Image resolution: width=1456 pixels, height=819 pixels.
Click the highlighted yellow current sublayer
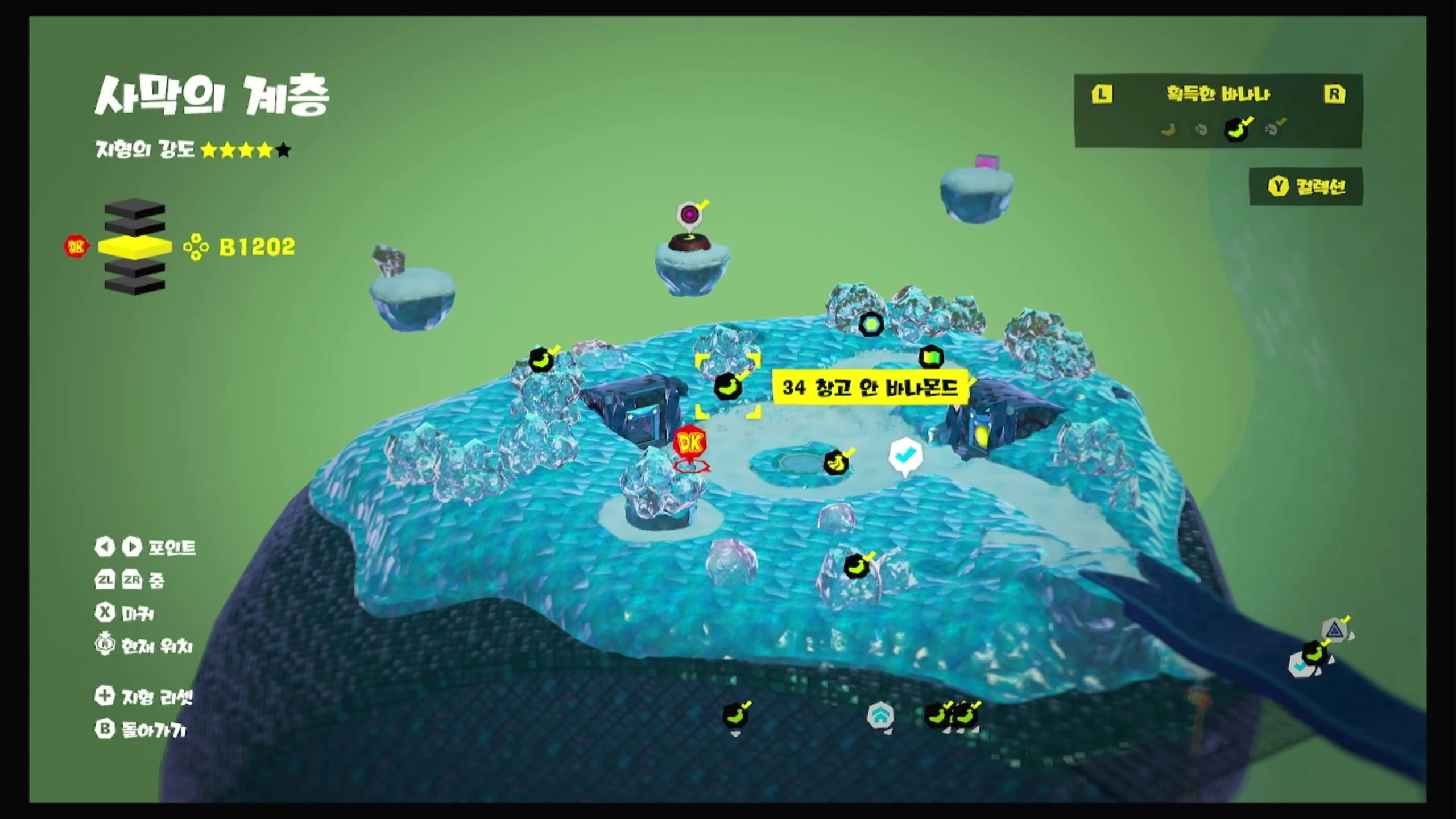tap(135, 247)
